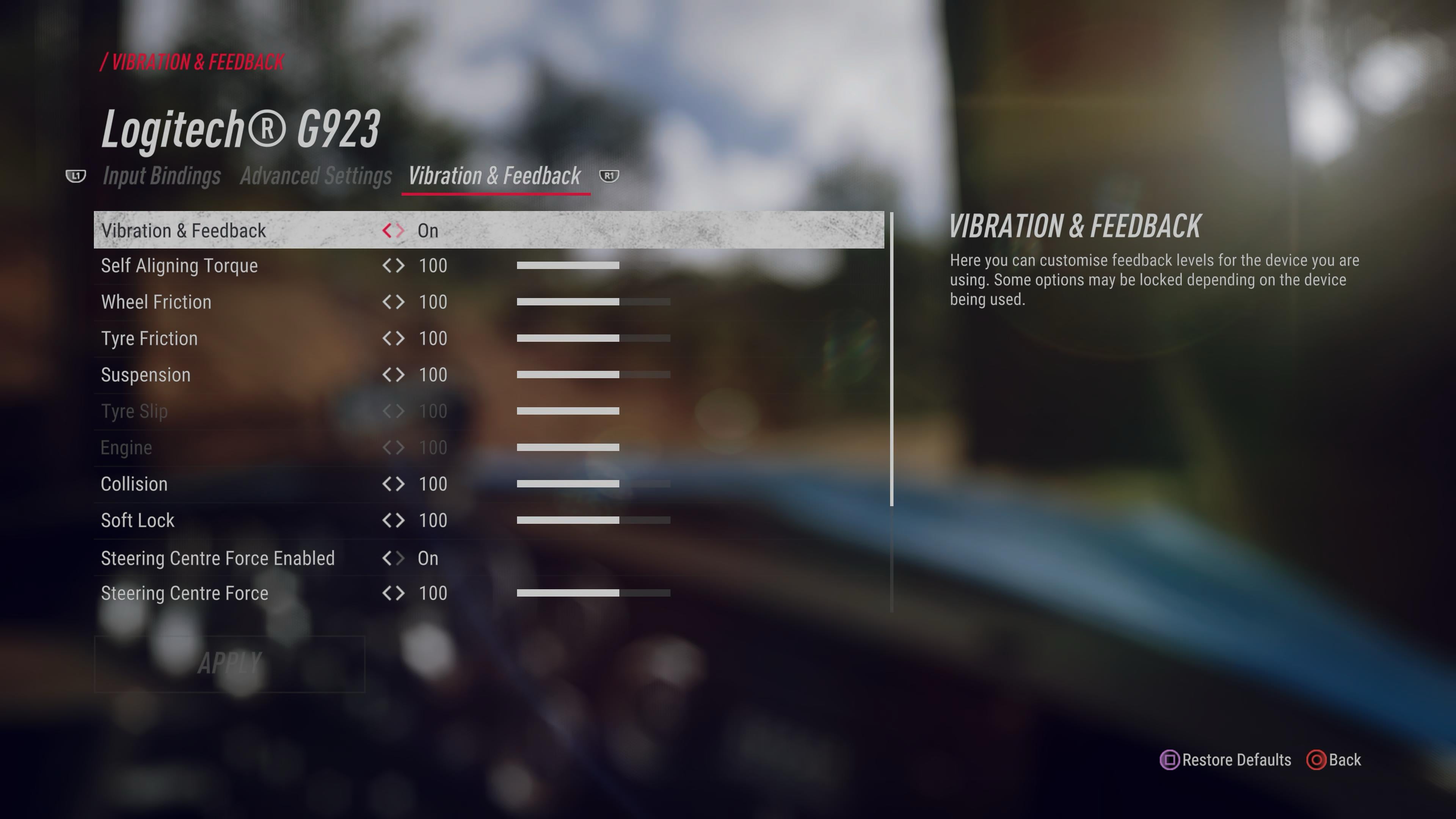This screenshot has width=1456, height=819.
Task: Highlight the Suspension setting label
Action: 146,375
